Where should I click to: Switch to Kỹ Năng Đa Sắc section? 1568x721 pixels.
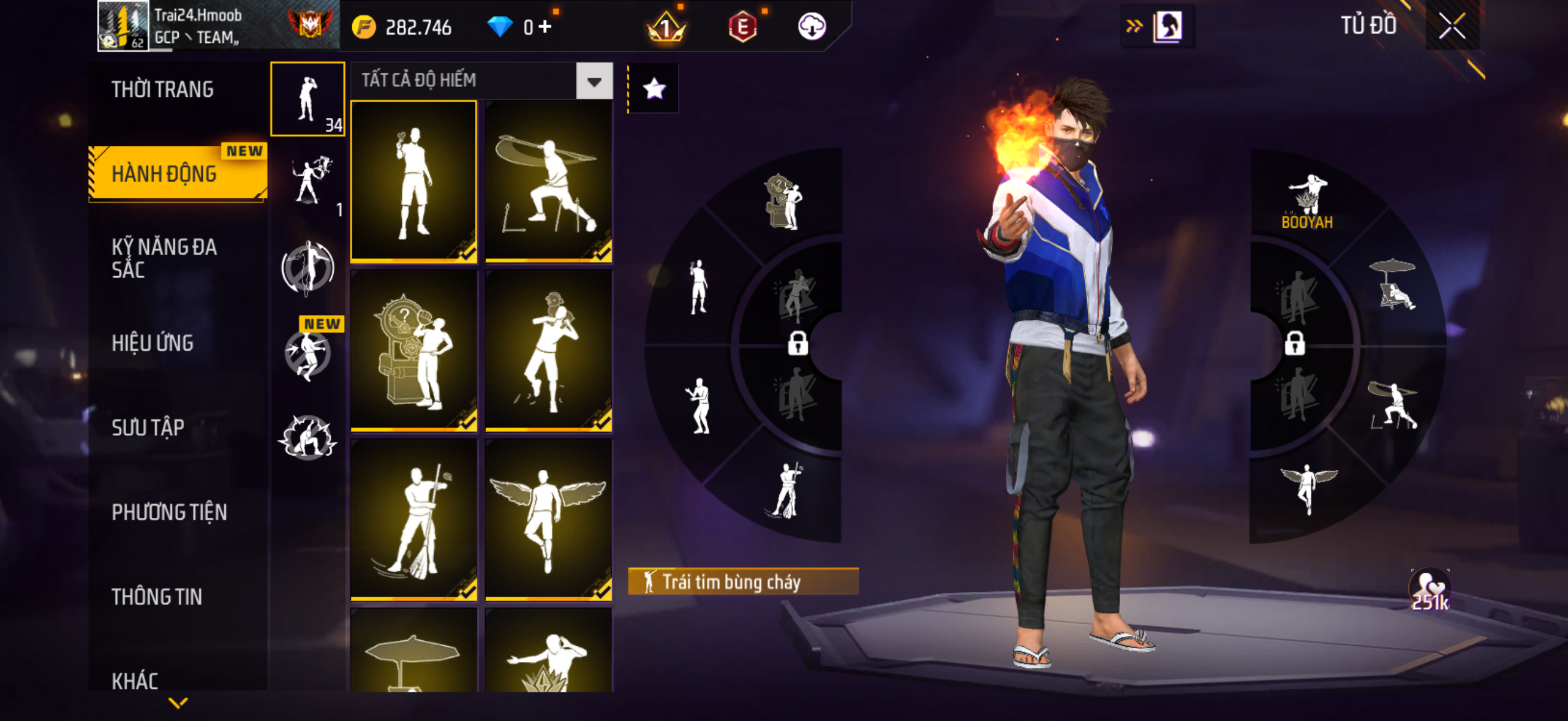point(164,258)
